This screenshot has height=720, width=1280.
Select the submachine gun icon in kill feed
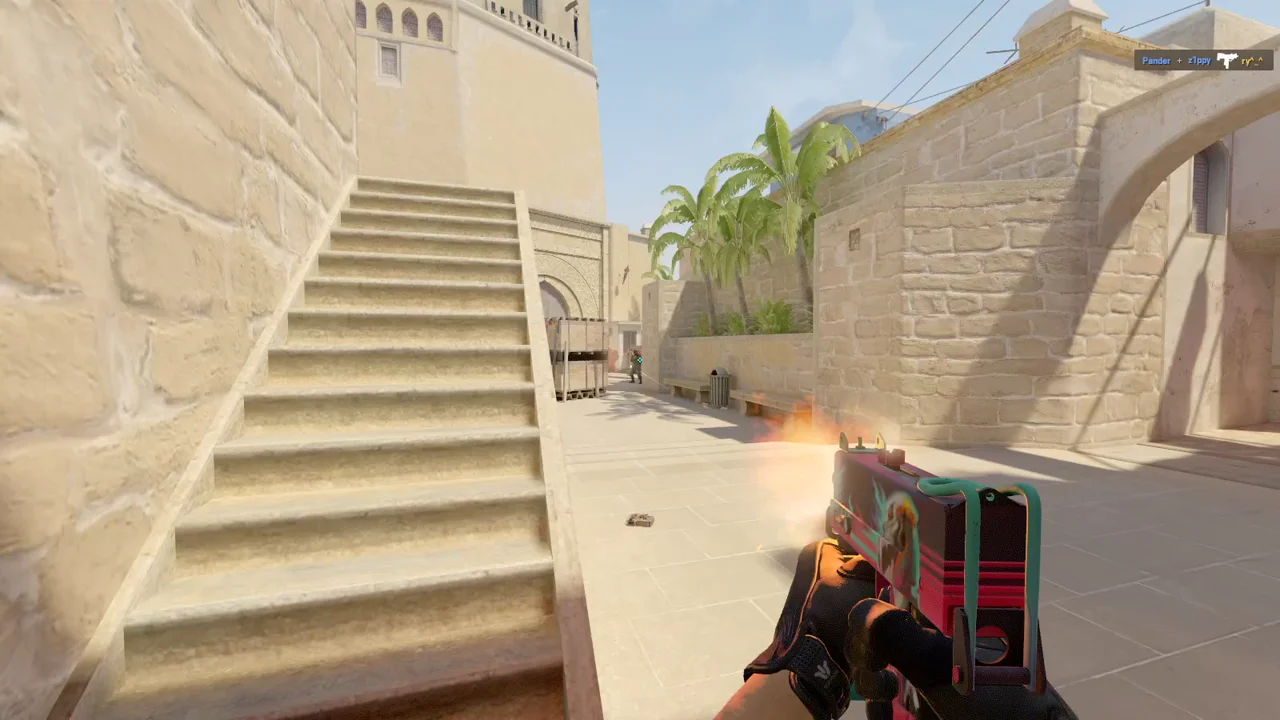click(x=1227, y=61)
